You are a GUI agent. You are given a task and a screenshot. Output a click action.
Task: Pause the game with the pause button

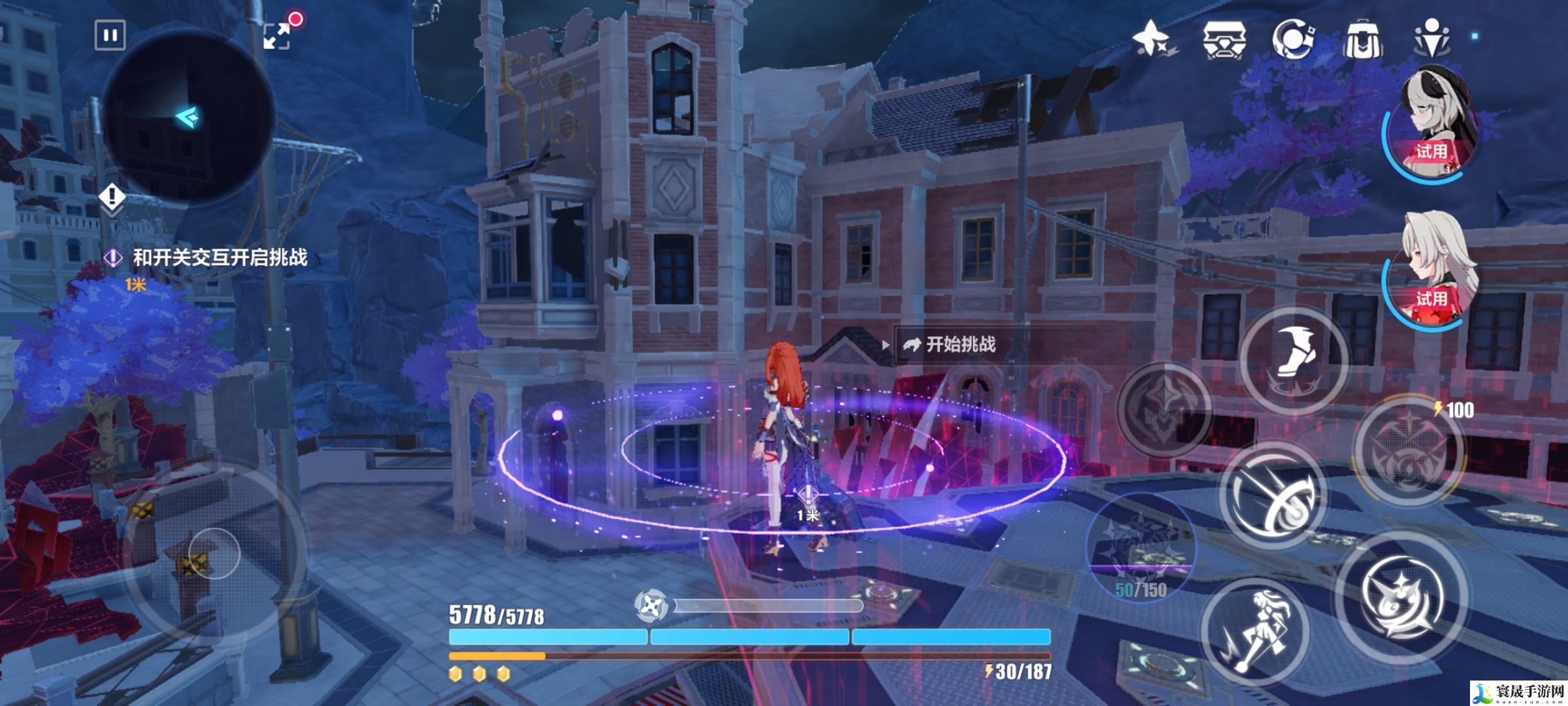click(x=110, y=35)
